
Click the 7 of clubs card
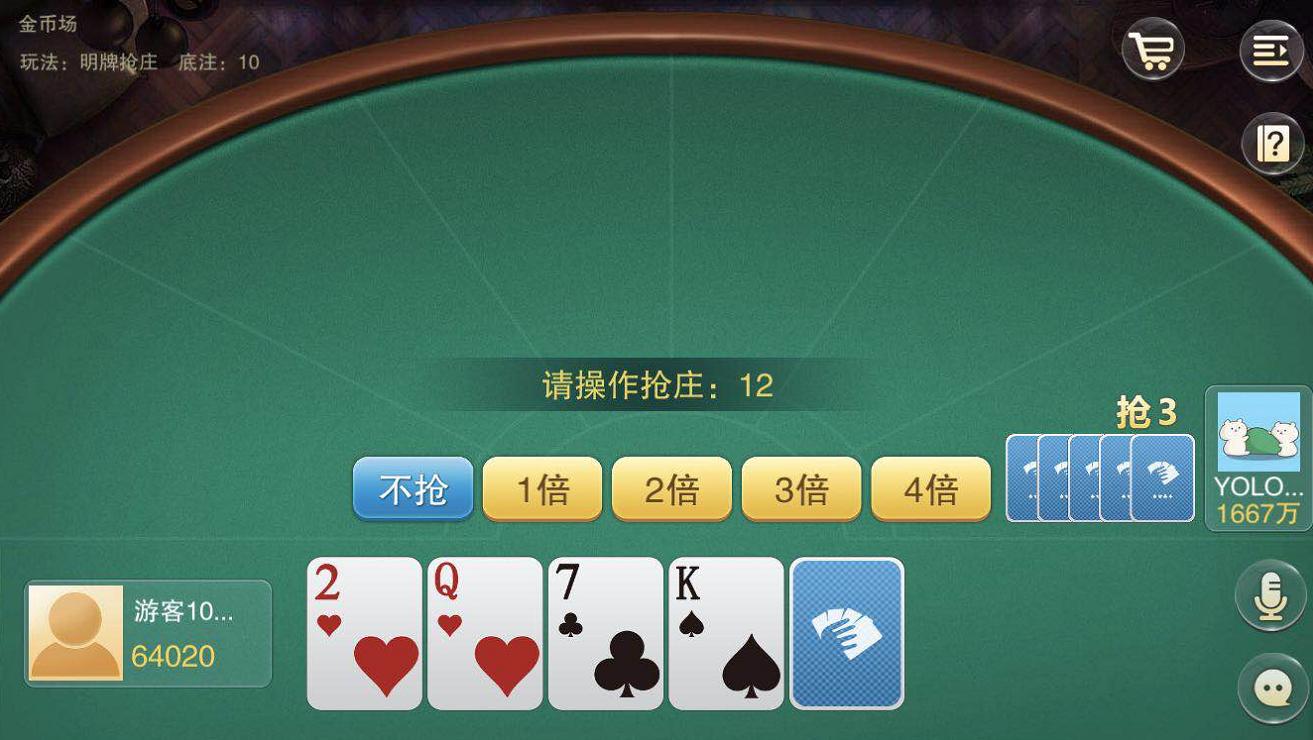(605, 630)
